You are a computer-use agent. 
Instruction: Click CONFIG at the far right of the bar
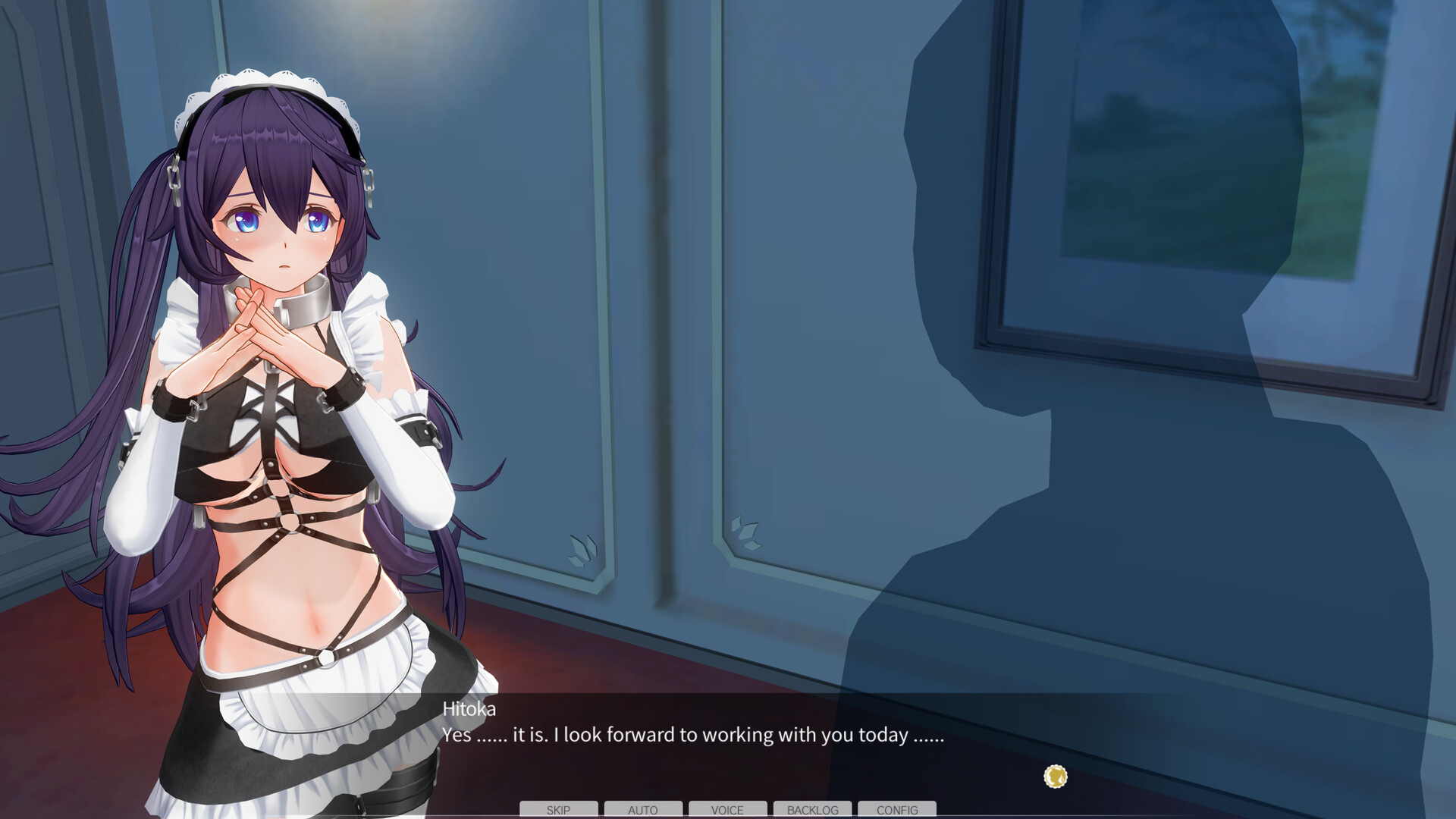tap(897, 810)
